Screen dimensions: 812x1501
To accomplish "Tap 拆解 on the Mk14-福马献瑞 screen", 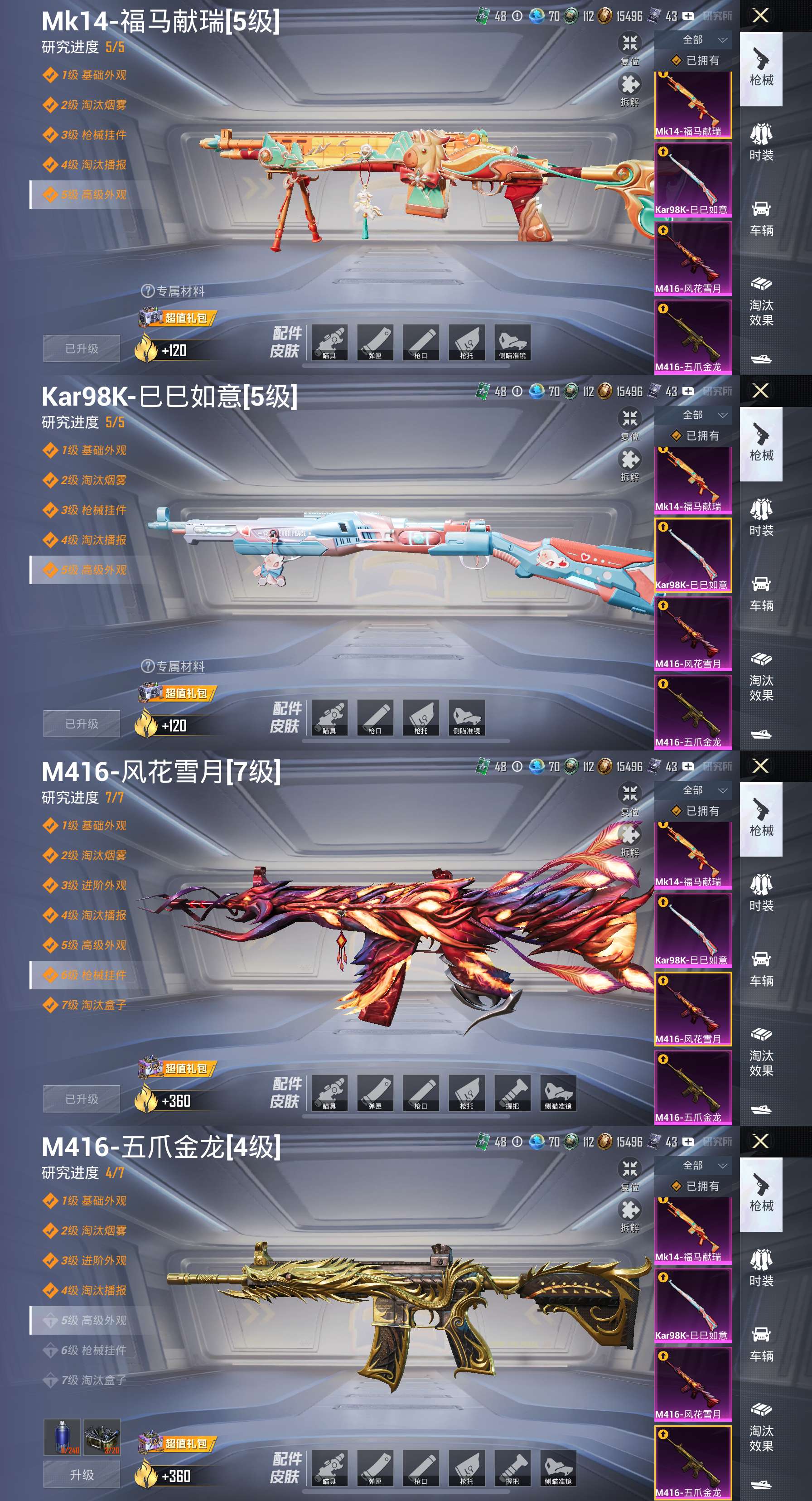I will point(629,90).
